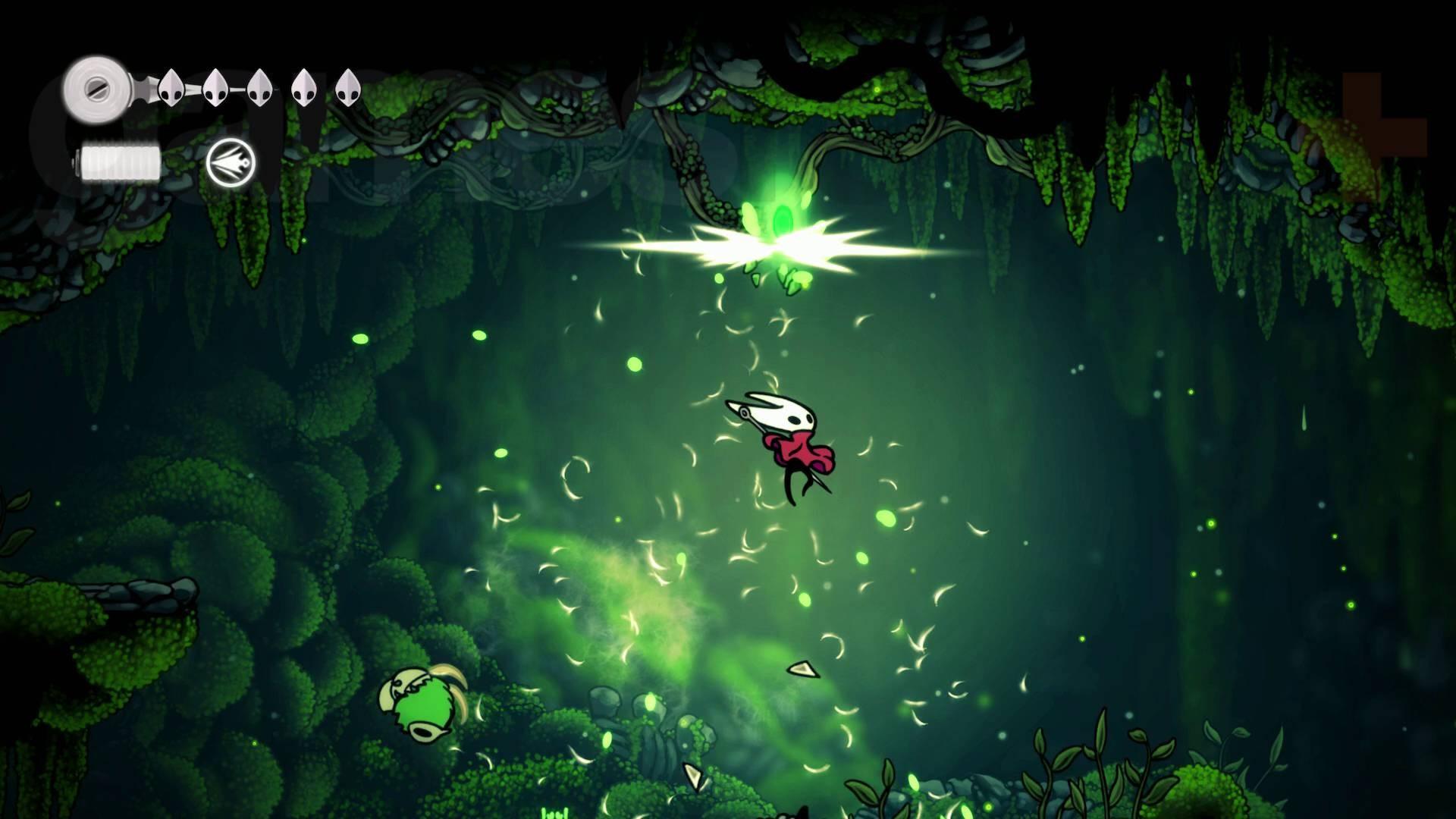1456x819 pixels.
Task: Click the circular equipped tool icon
Action: tap(231, 163)
